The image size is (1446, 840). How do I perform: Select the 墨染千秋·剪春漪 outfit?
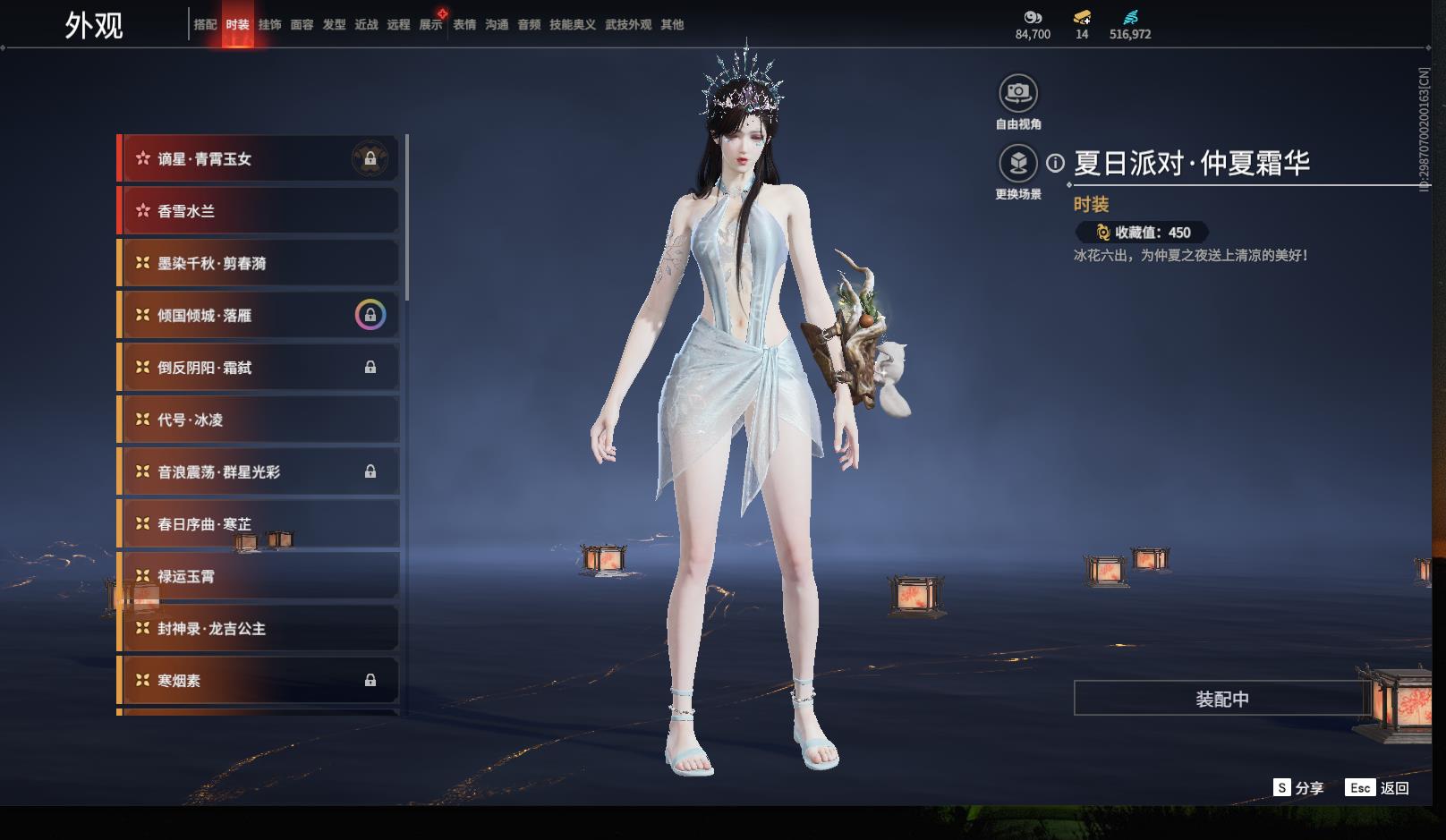[259, 263]
